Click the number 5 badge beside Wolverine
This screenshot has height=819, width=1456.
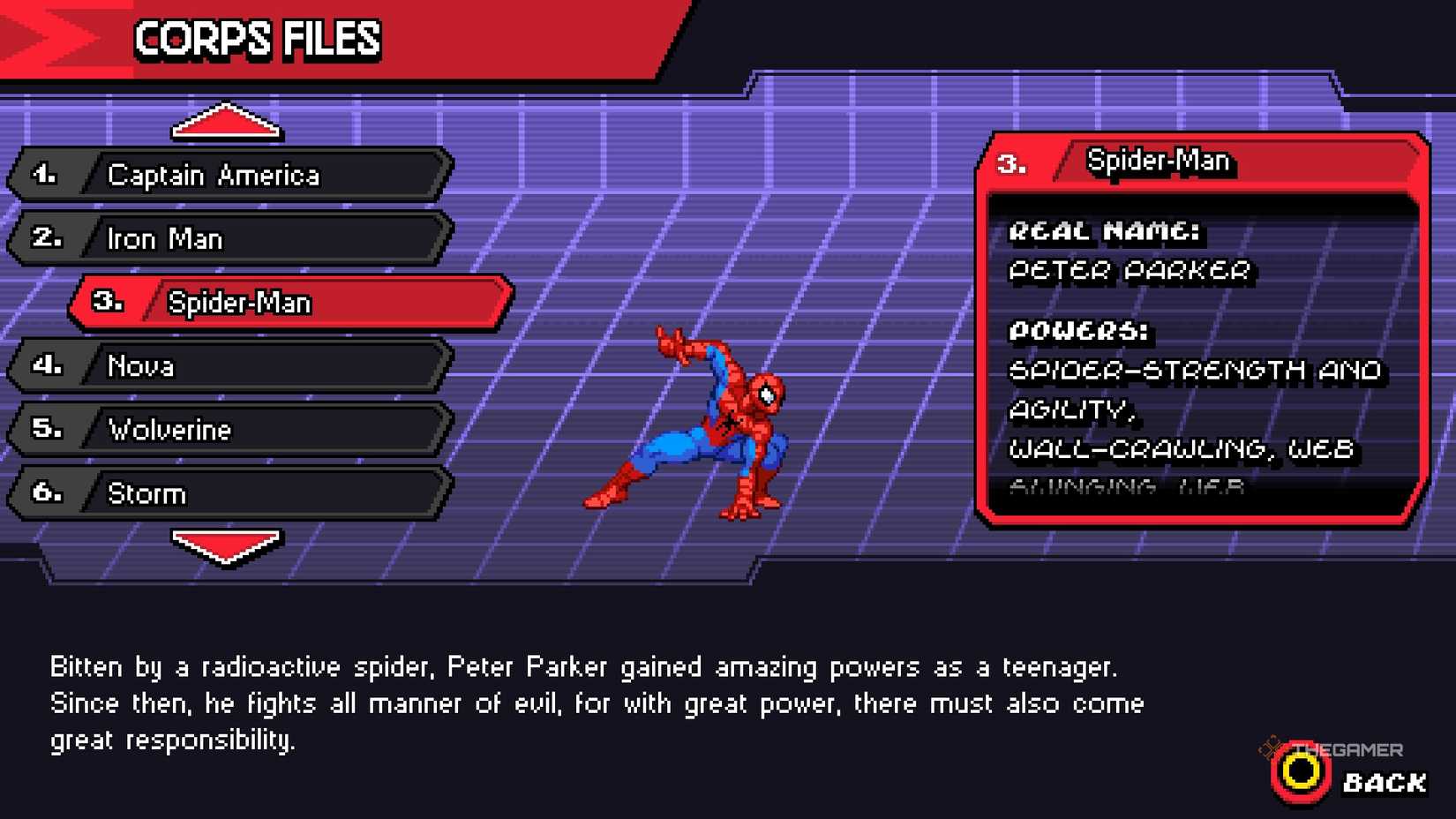(49, 430)
